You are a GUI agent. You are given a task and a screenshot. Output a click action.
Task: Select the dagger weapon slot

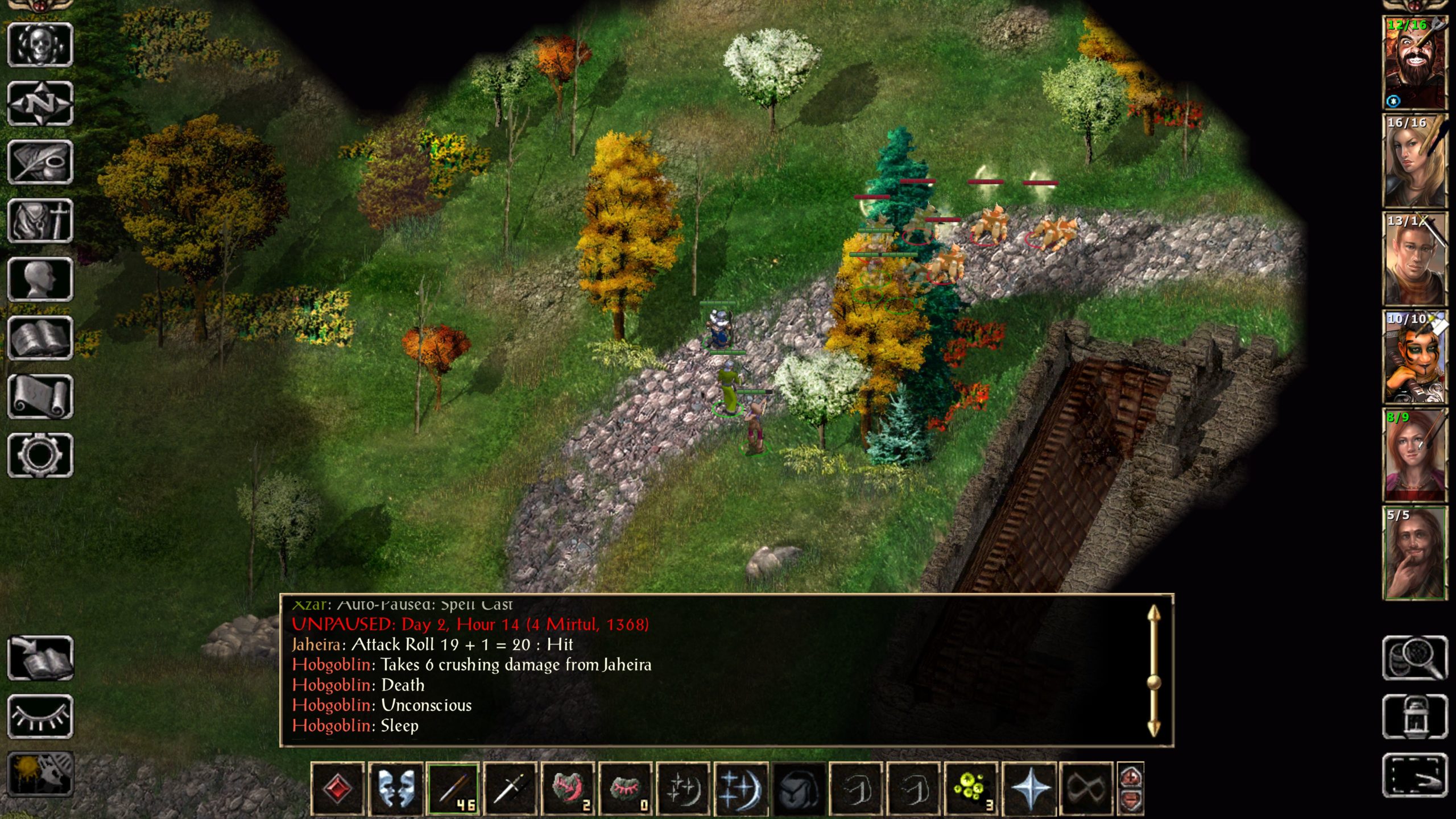511,789
